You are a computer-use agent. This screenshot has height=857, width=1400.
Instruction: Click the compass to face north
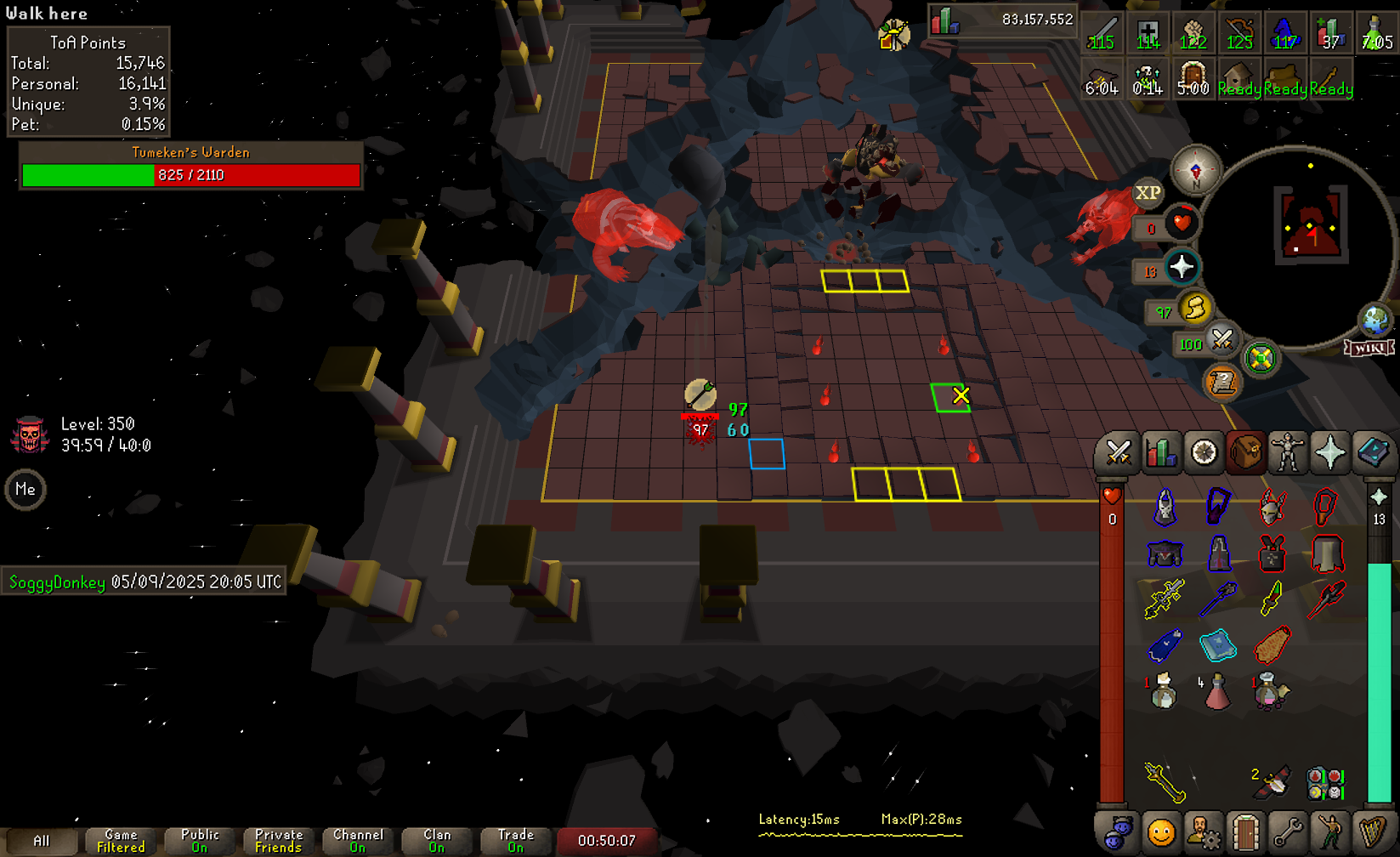pyautogui.click(x=1195, y=170)
